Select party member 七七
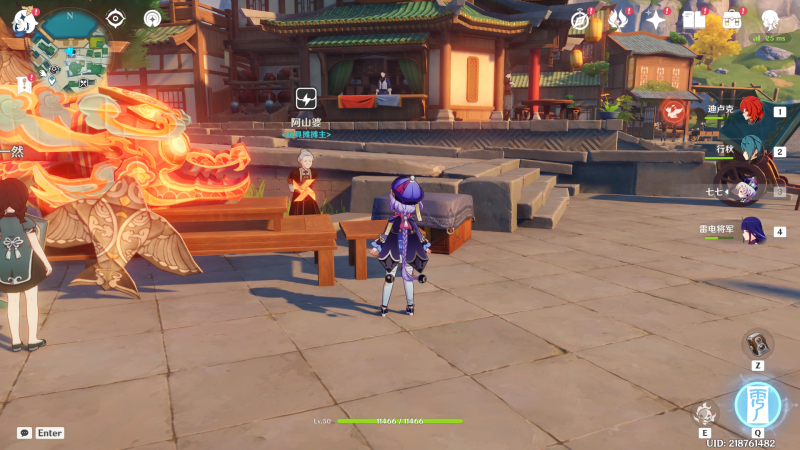Screen dimensions: 800x450 [745, 191]
